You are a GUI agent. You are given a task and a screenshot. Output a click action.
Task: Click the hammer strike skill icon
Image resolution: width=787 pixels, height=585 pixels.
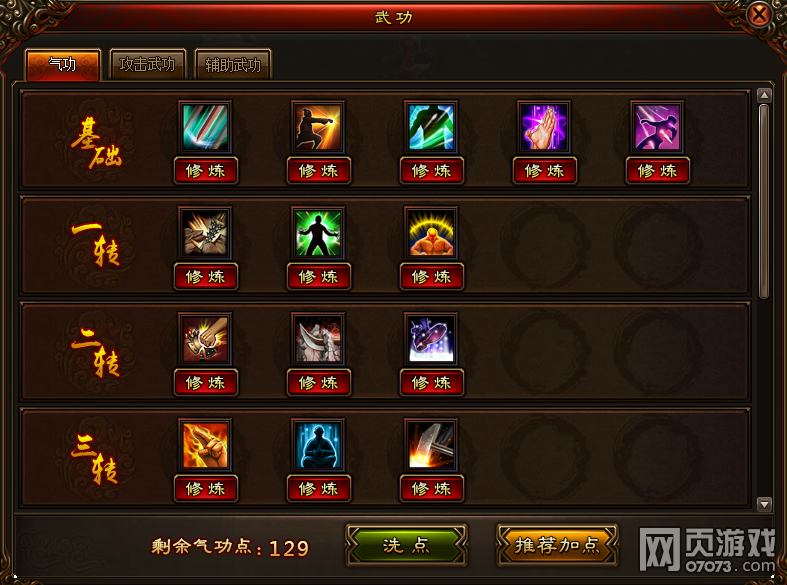tap(432, 445)
